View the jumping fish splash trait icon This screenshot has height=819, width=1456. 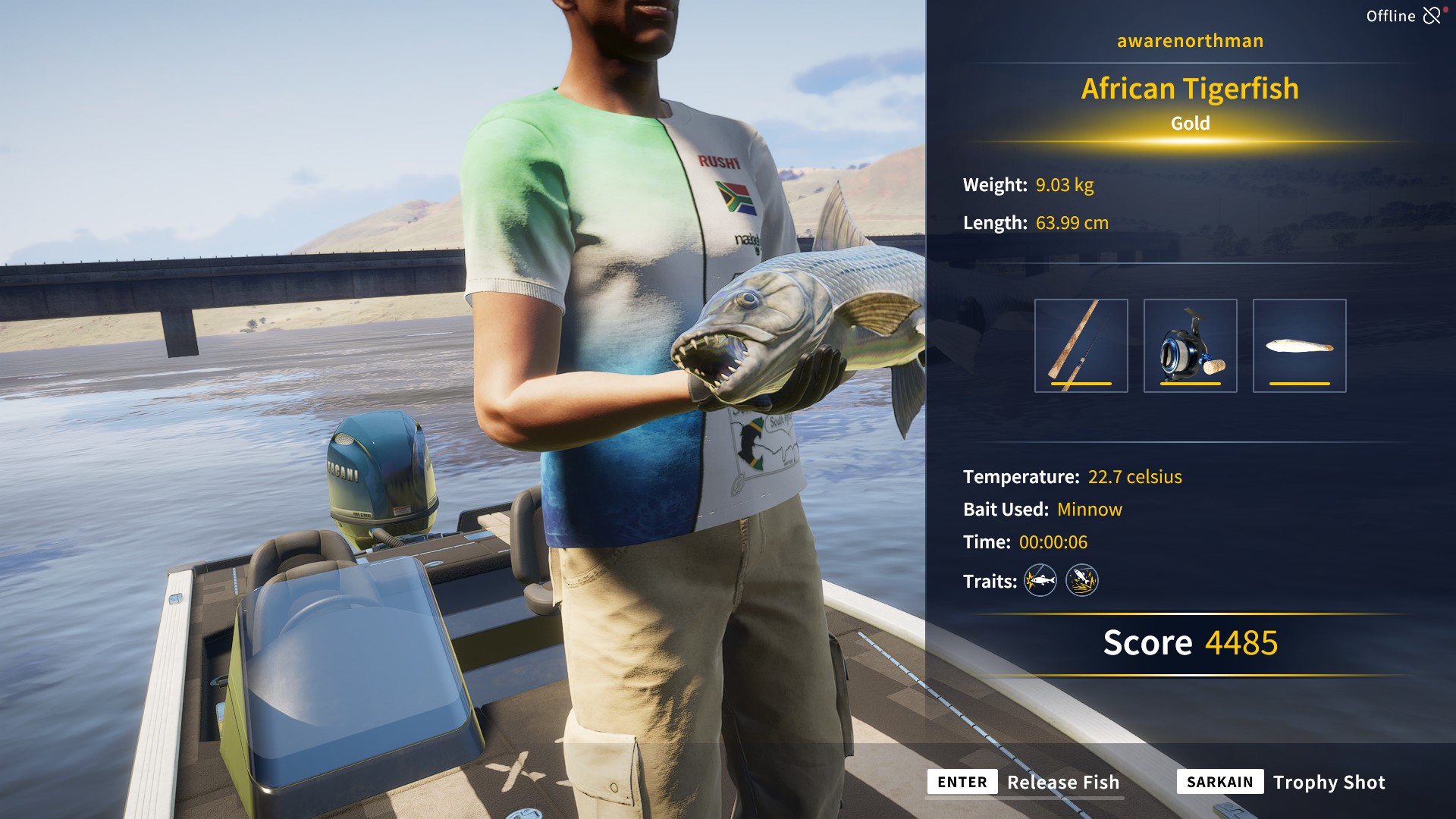point(1082,581)
